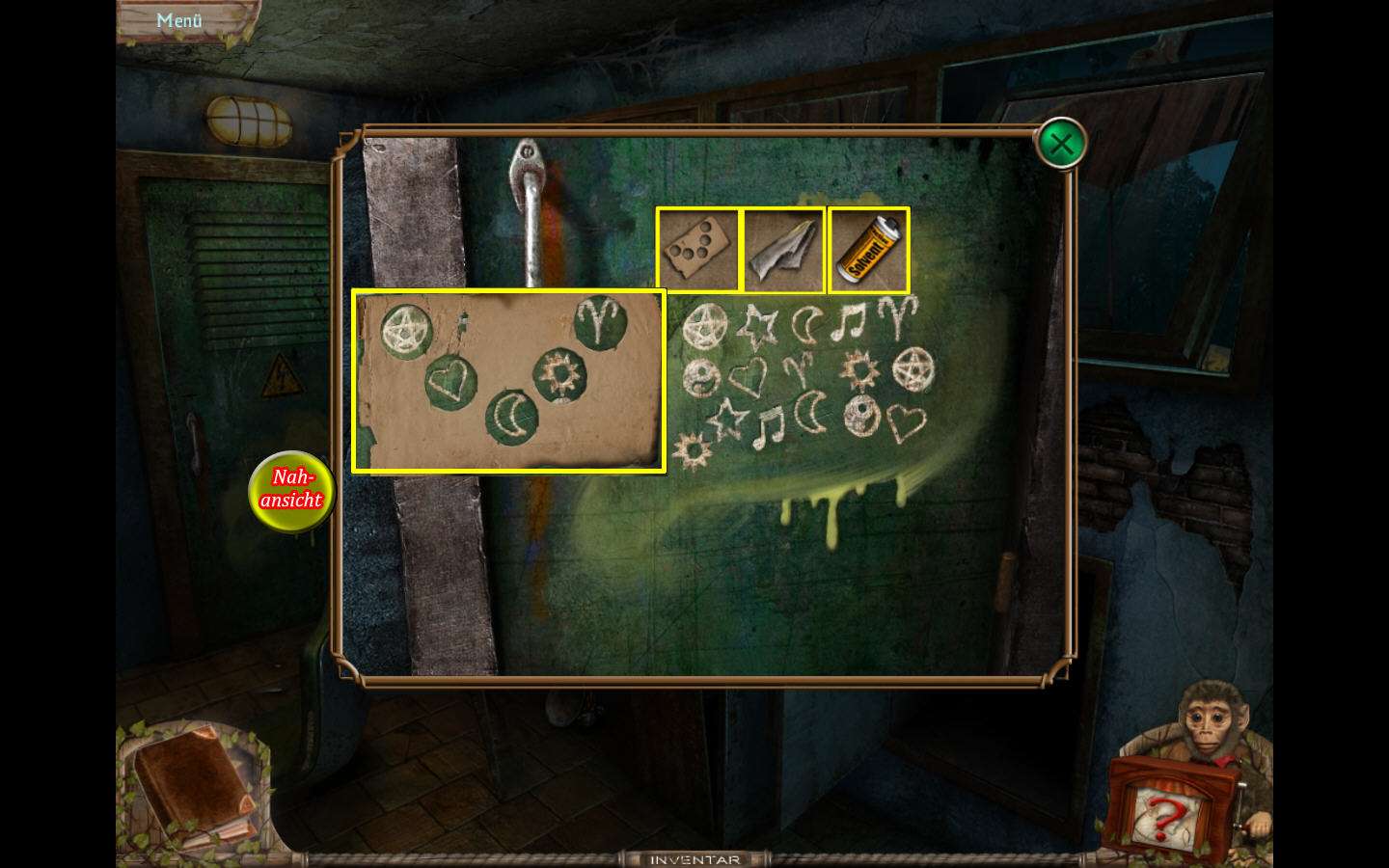Choose the Solvent can item tile
The image size is (1389, 868).
tap(868, 250)
